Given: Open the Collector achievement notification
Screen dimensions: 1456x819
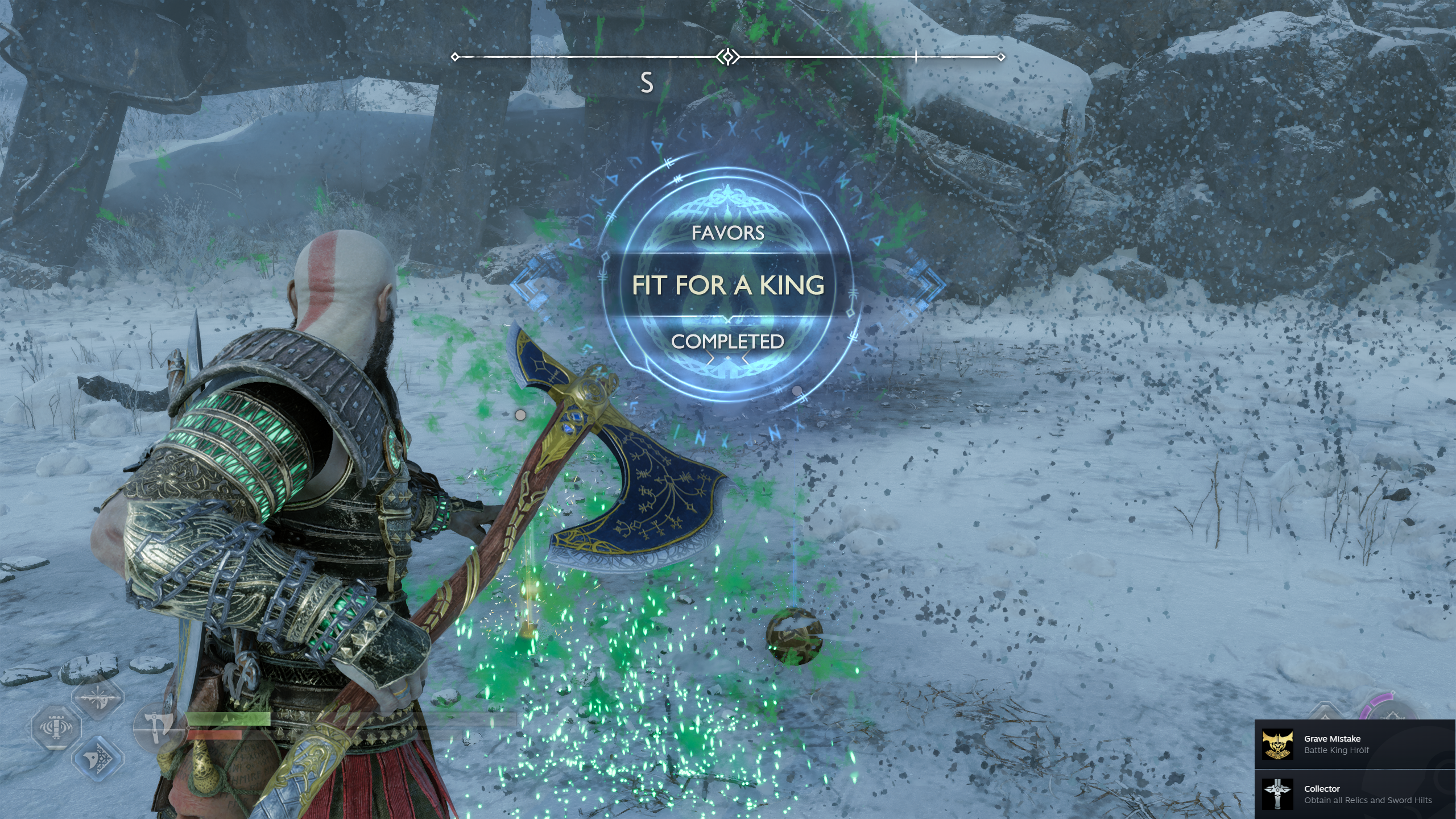Looking at the screenshot, I should tap(1355, 794).
